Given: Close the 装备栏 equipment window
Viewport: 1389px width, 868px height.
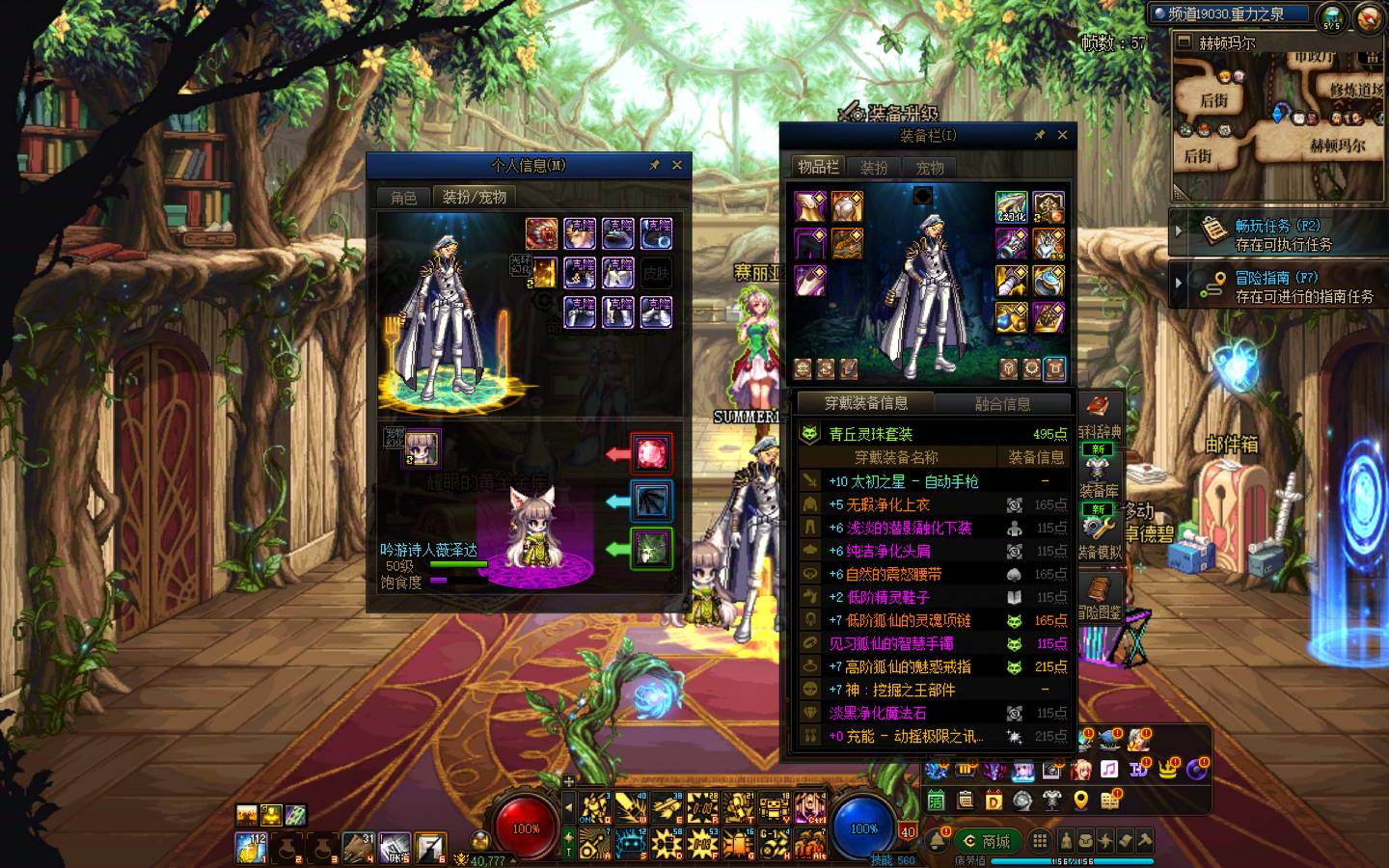Looking at the screenshot, I should (1062, 135).
